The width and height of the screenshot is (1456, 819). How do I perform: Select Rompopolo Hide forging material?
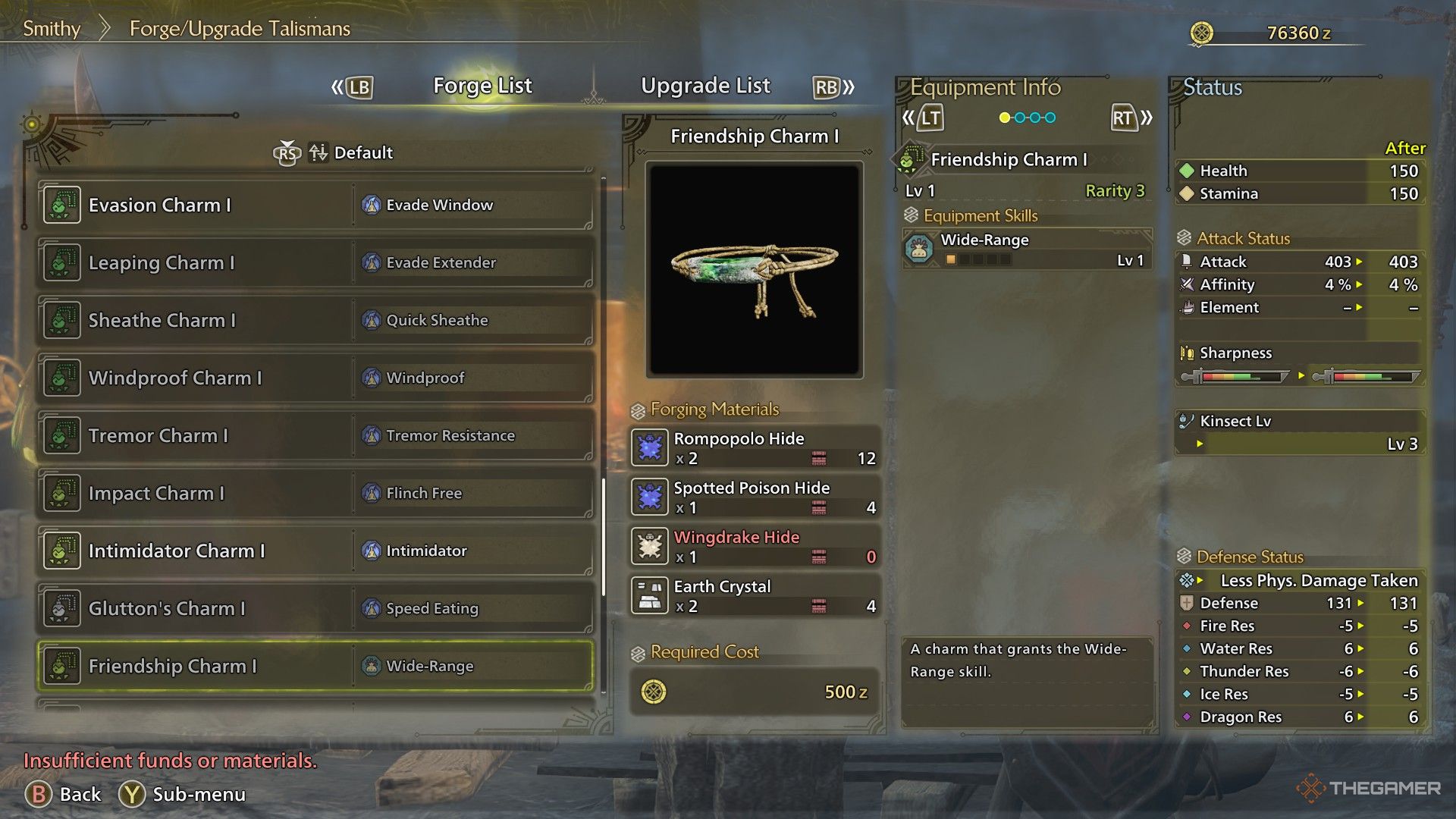tap(755, 448)
